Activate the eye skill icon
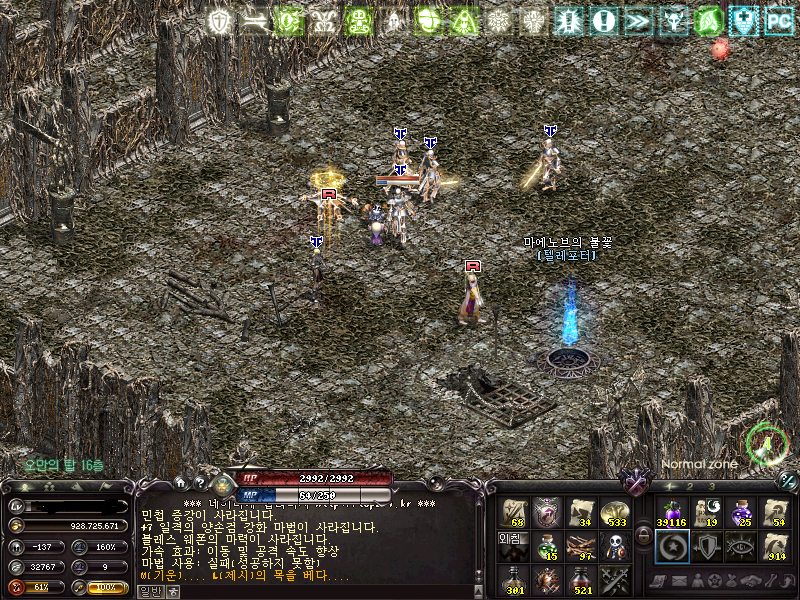This screenshot has height=600, width=800. [740, 546]
